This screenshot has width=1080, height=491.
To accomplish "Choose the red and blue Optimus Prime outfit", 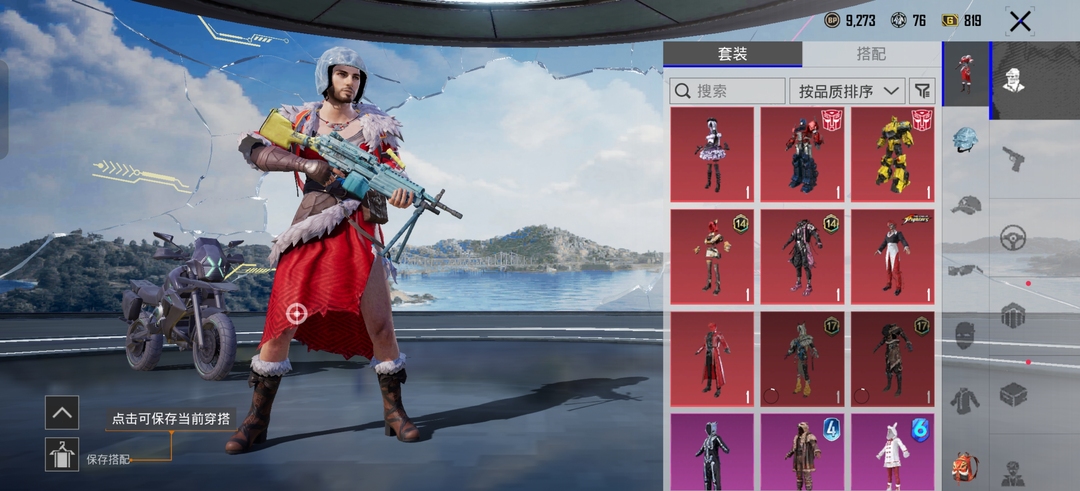I will click(x=802, y=155).
